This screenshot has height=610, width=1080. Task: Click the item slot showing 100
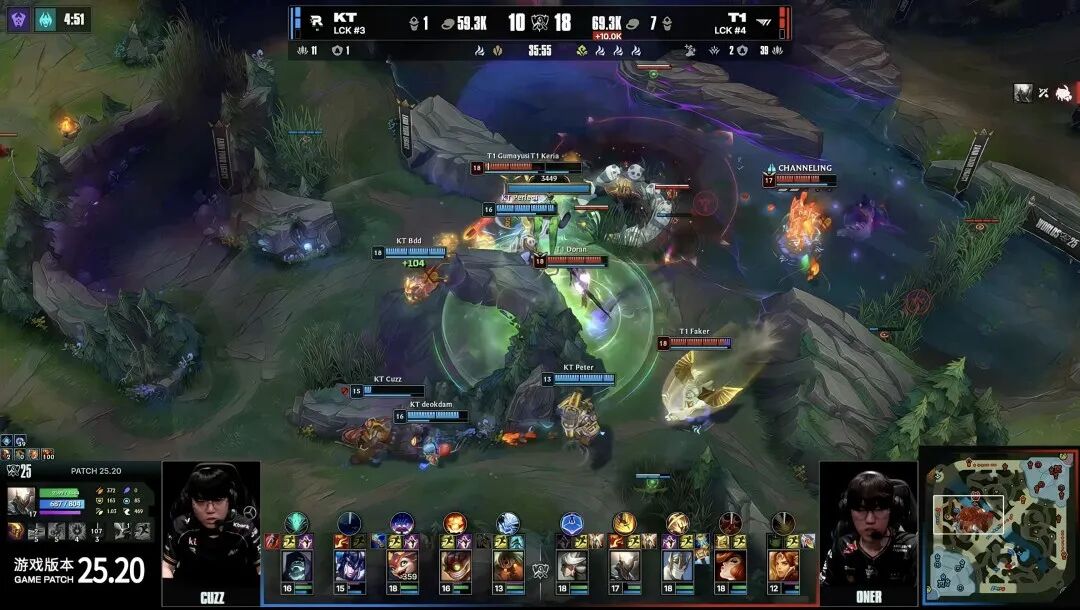point(47,455)
